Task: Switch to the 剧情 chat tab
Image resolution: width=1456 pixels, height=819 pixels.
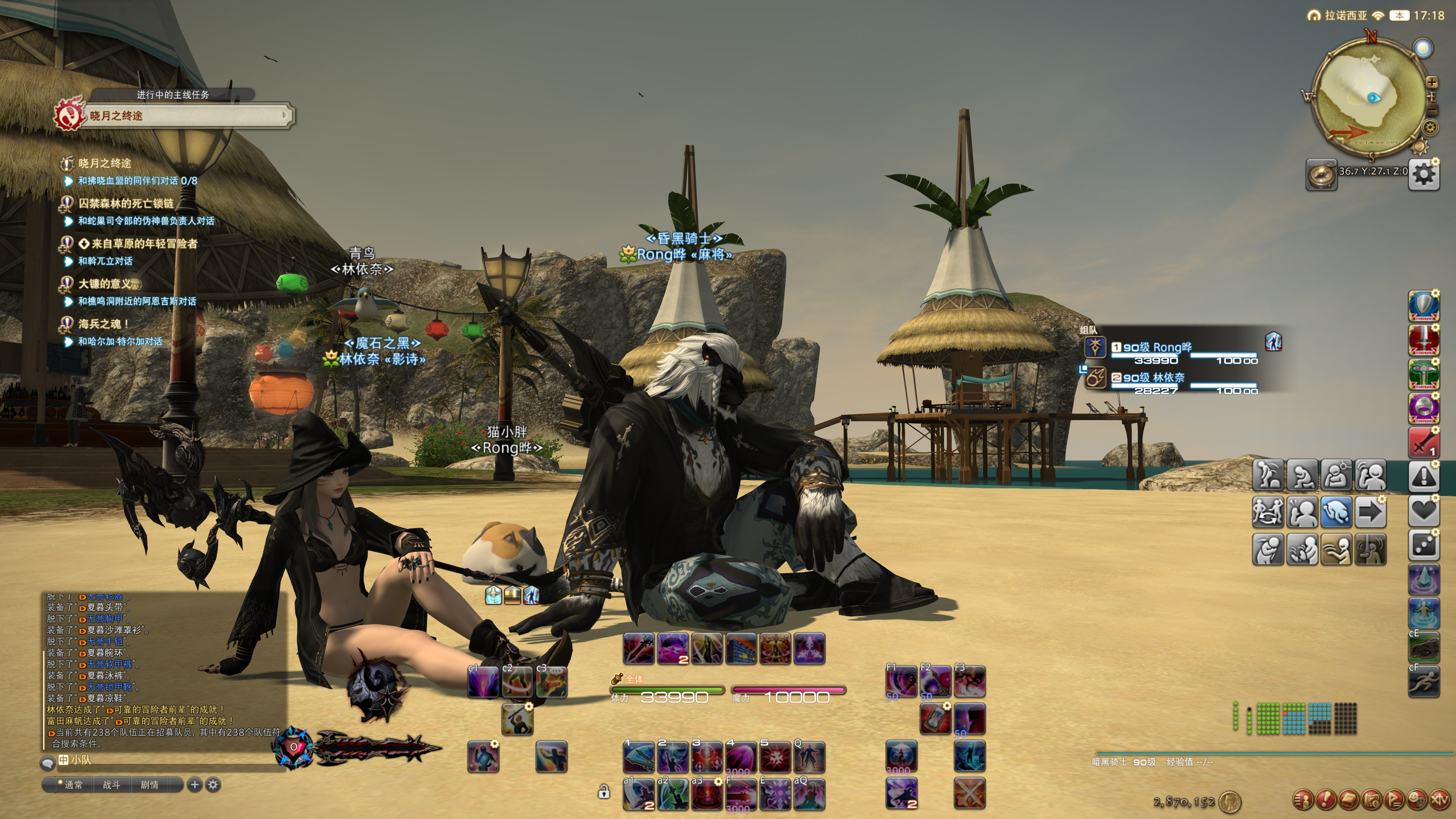Action: pyautogui.click(x=149, y=784)
